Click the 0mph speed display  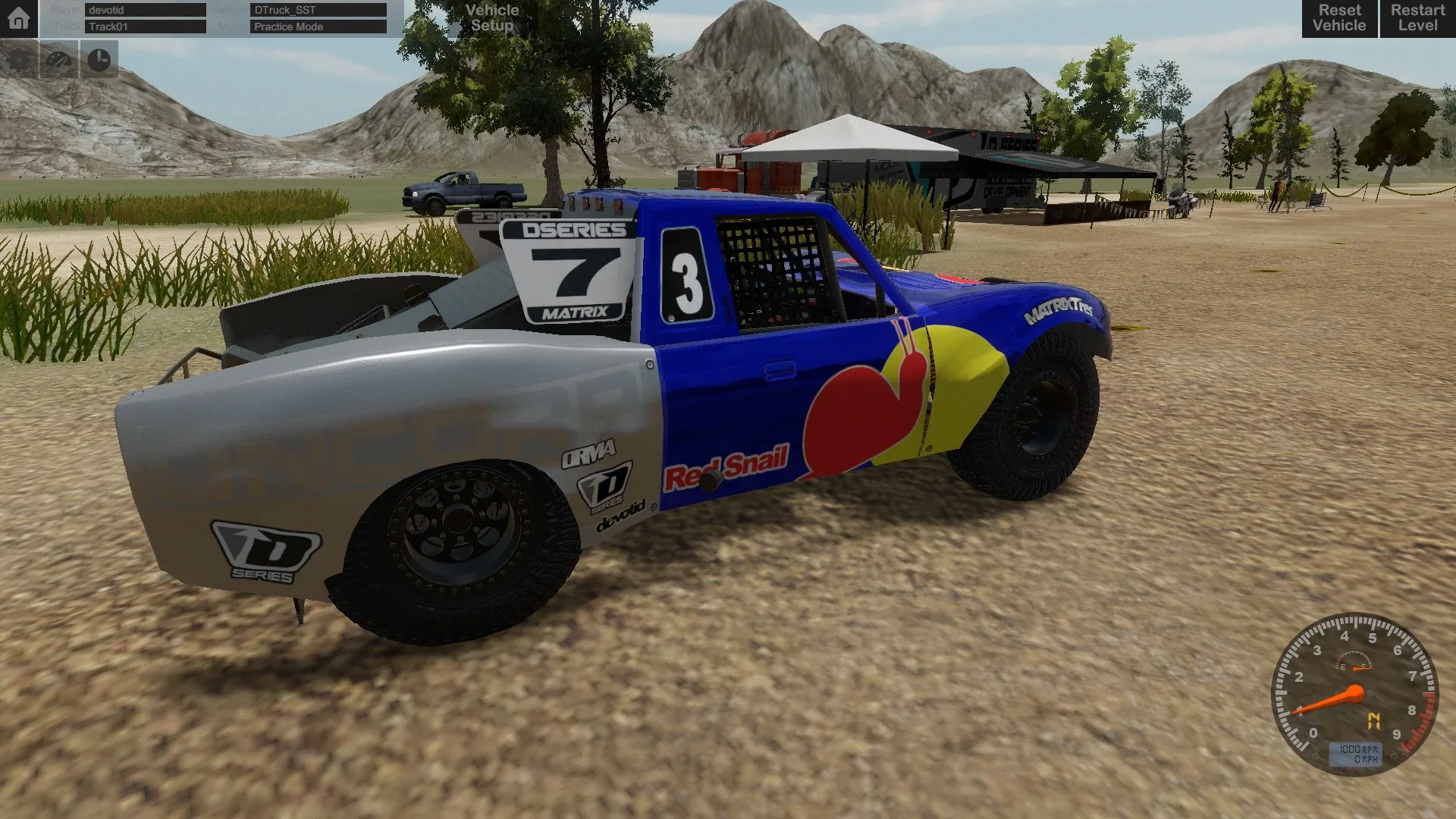tap(1365, 758)
